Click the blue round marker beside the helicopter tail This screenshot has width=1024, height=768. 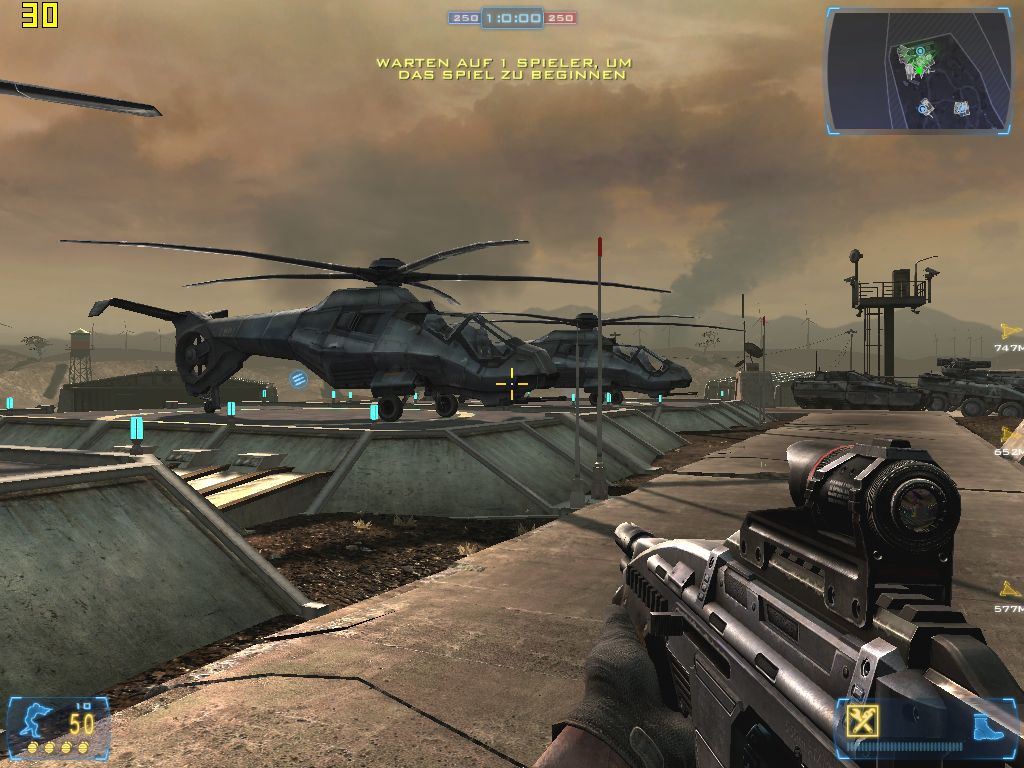point(298,379)
